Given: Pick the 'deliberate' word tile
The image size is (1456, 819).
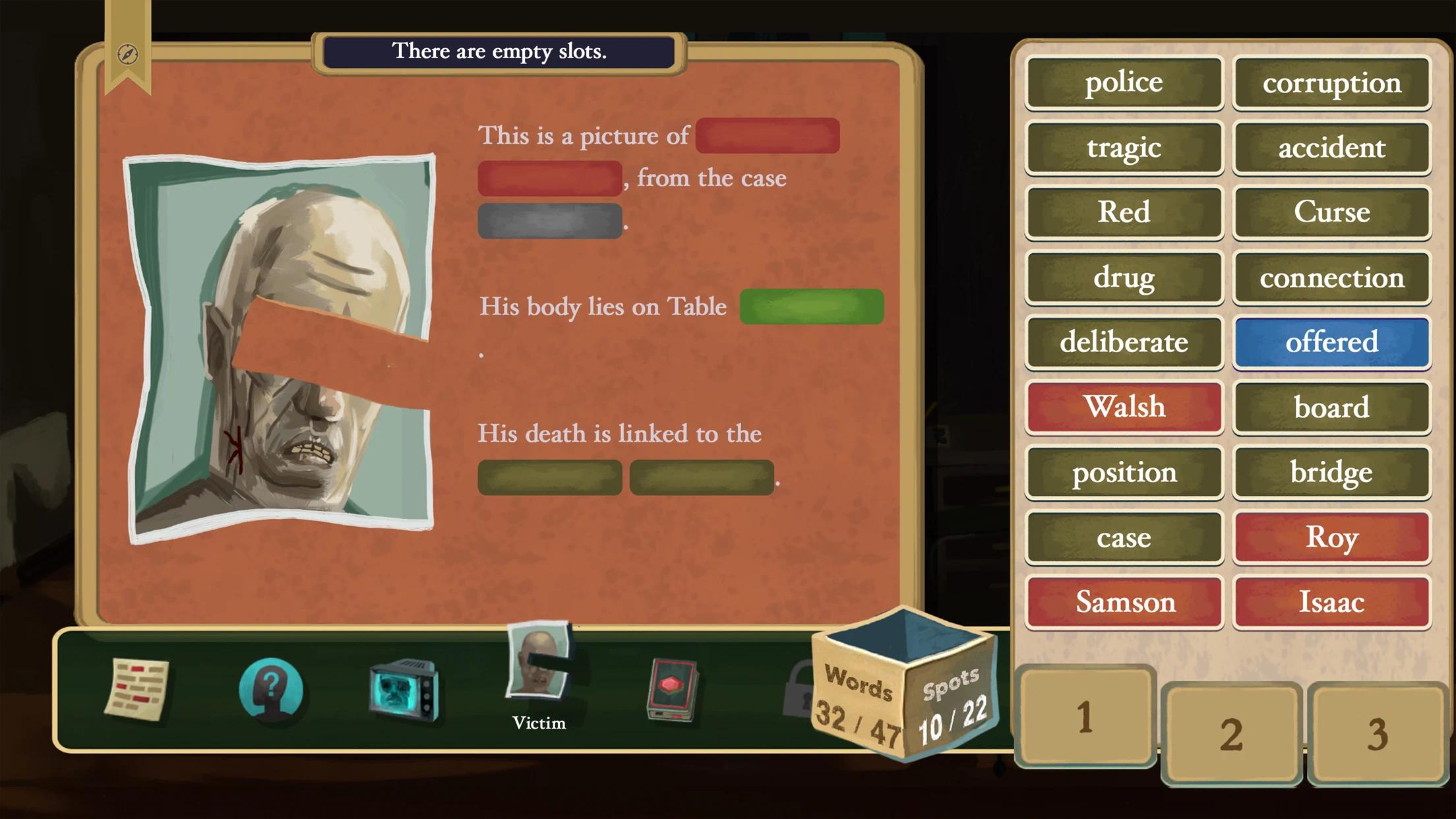Looking at the screenshot, I should [1124, 342].
